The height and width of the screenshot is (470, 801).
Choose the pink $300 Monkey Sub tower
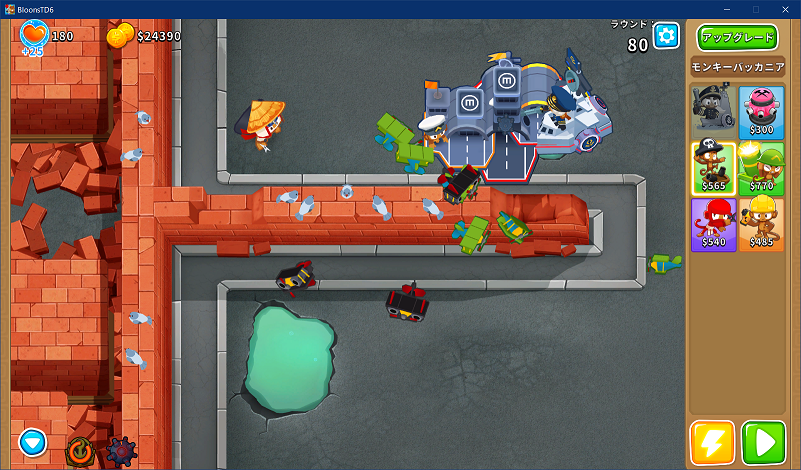(x=761, y=110)
